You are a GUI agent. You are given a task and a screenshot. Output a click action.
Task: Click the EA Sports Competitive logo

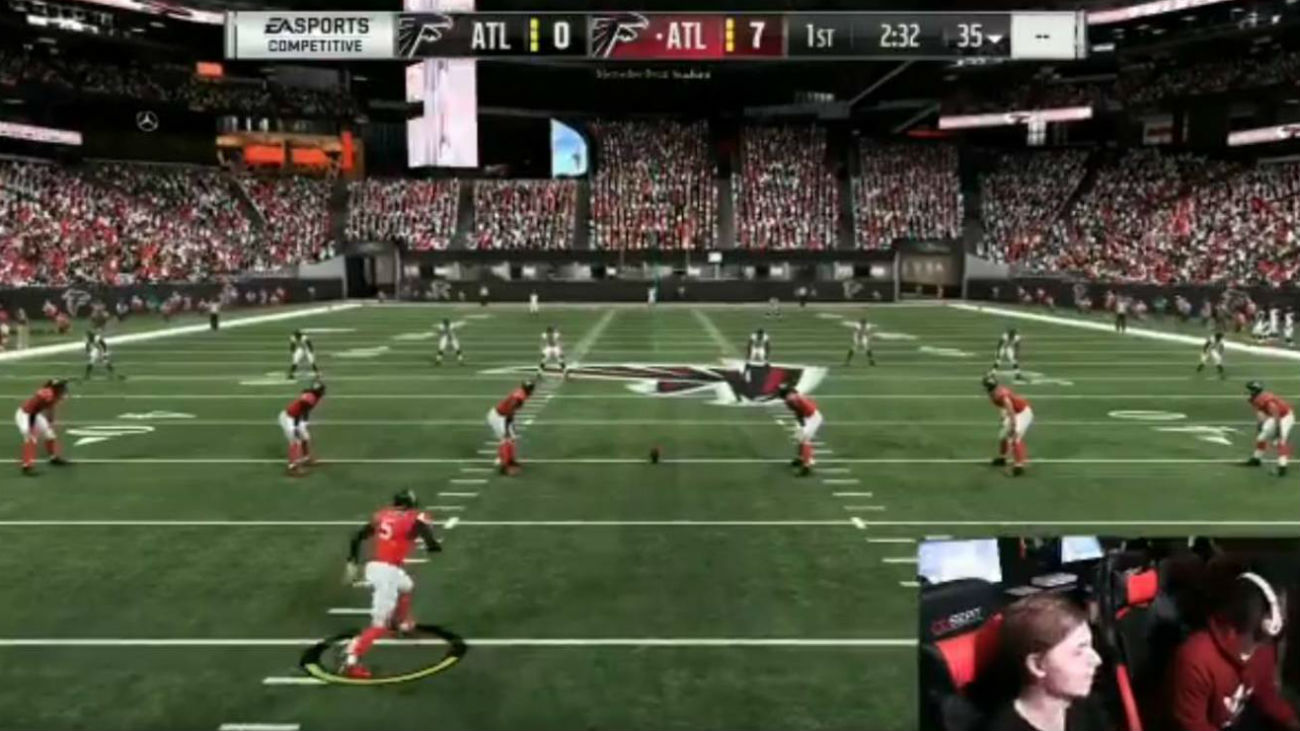coord(316,35)
